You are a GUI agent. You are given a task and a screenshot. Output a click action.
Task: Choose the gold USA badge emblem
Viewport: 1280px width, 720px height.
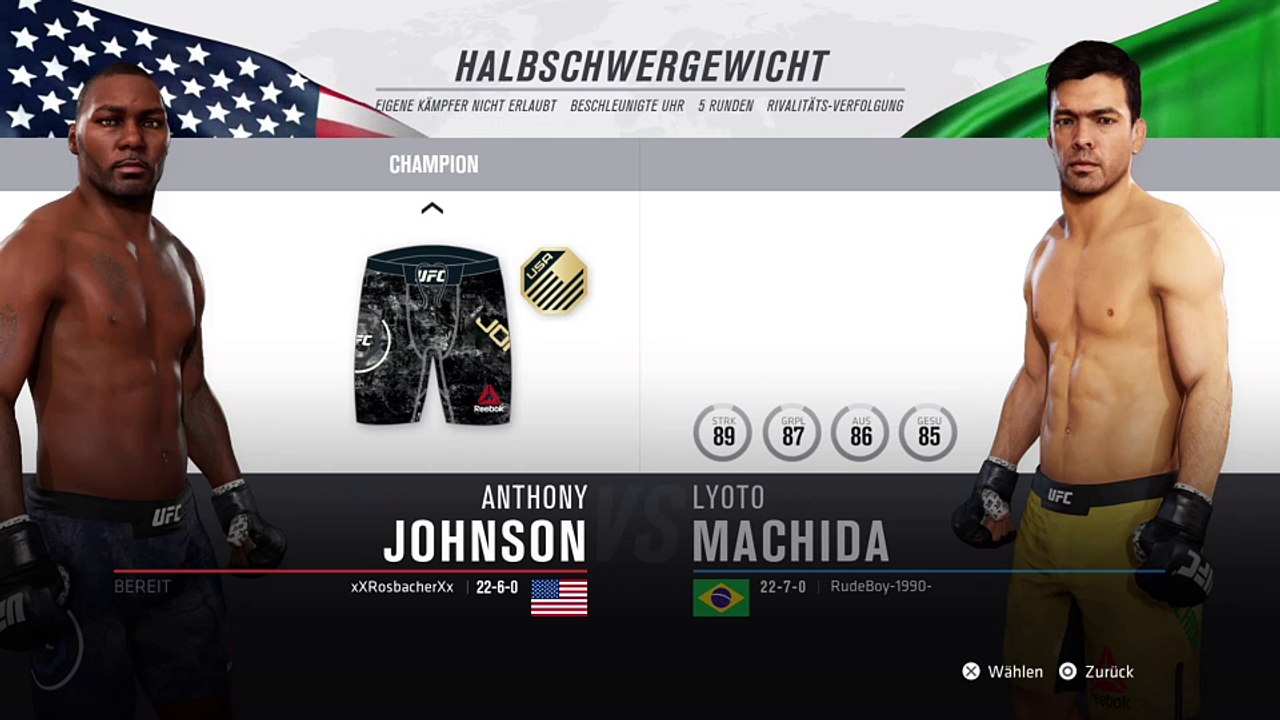pos(554,281)
